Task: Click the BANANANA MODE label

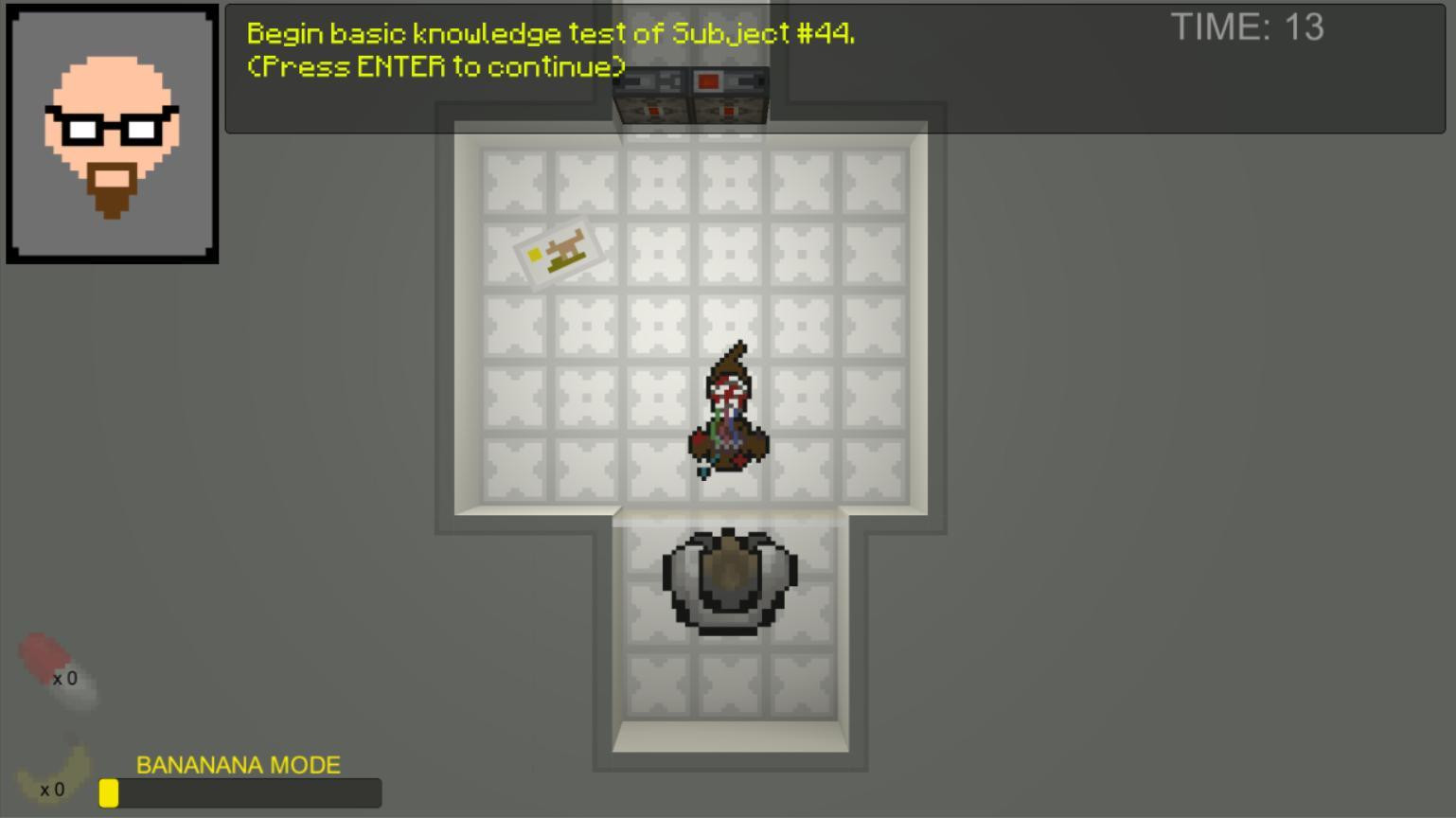Action: [239, 764]
